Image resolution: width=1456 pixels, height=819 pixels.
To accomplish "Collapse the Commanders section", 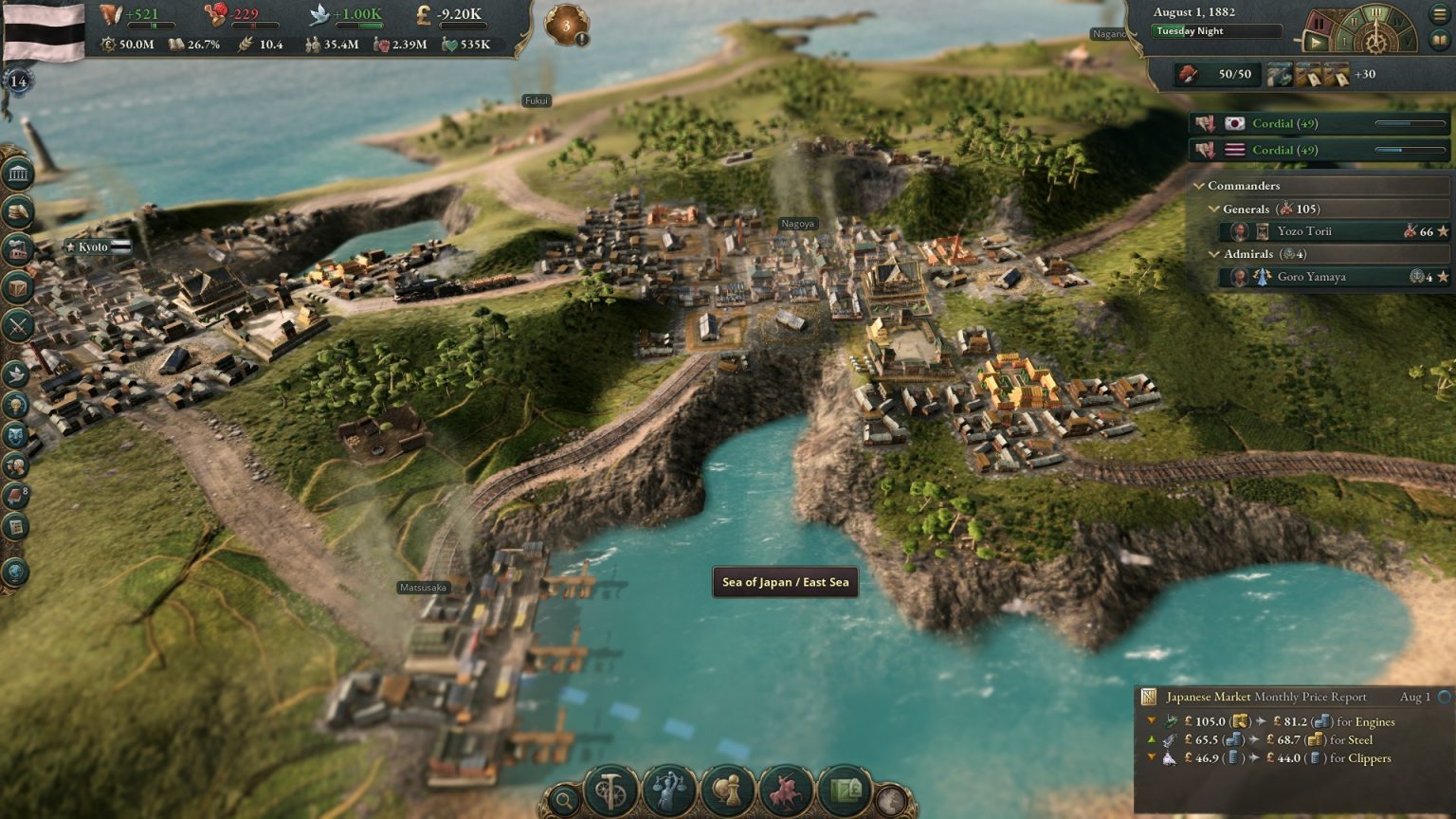I will [1199, 186].
